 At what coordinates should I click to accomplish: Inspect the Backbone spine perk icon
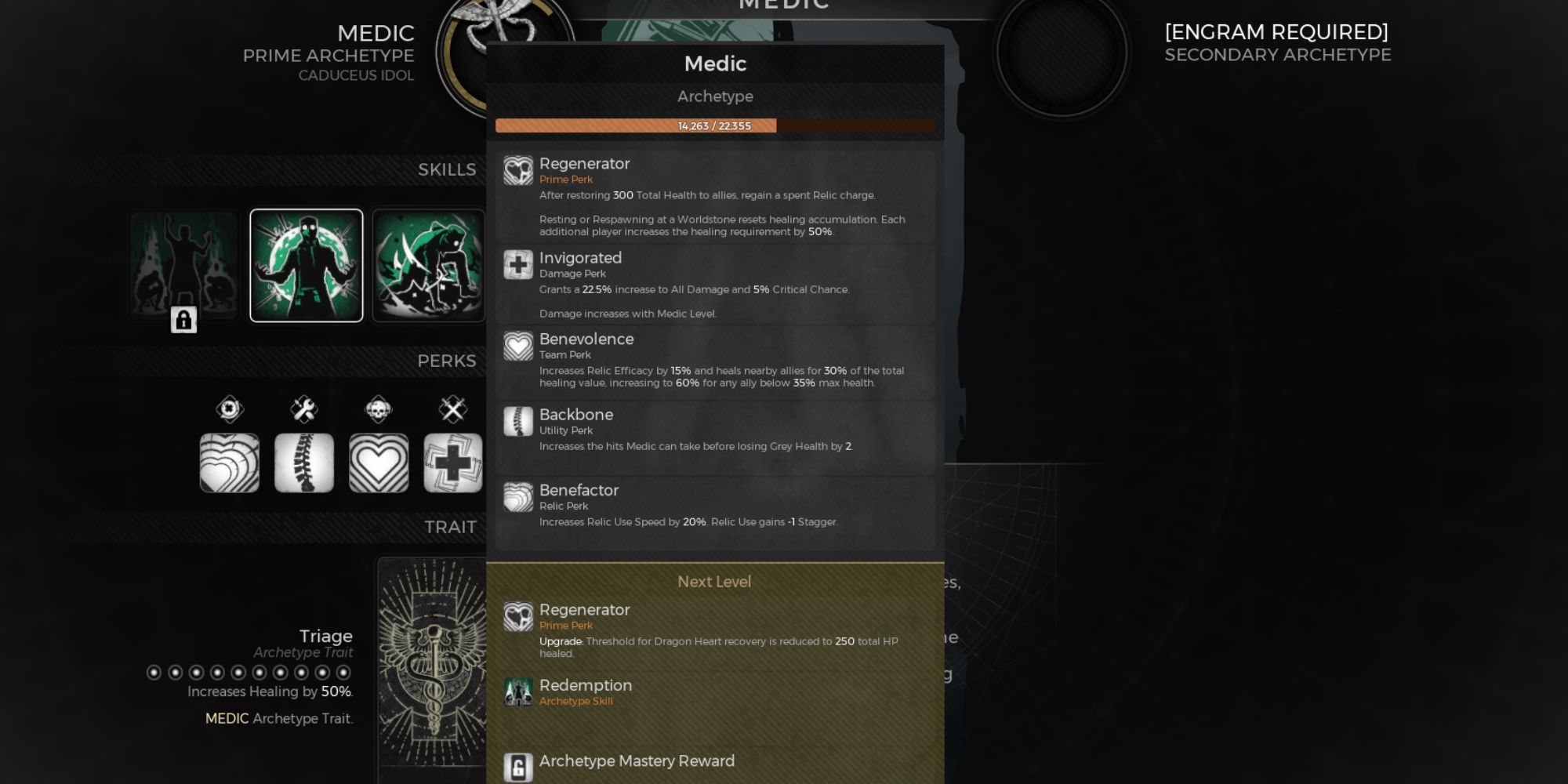pos(304,463)
